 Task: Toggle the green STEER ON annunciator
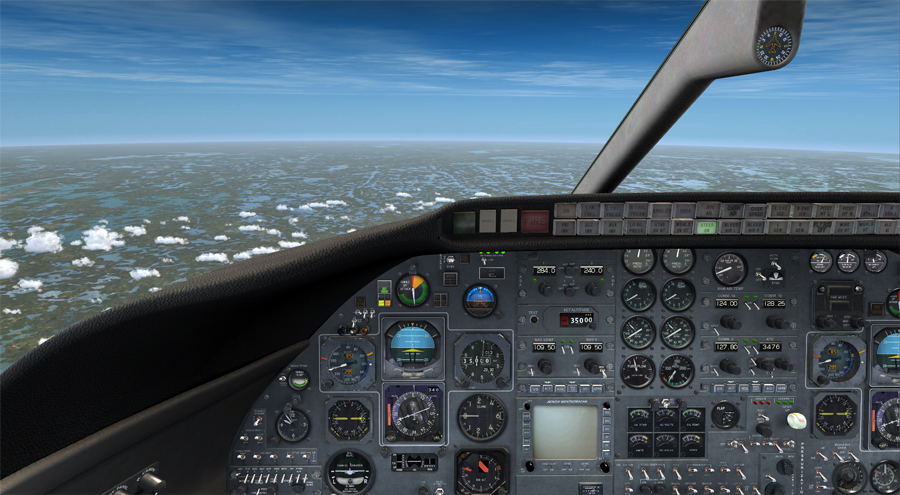(708, 227)
